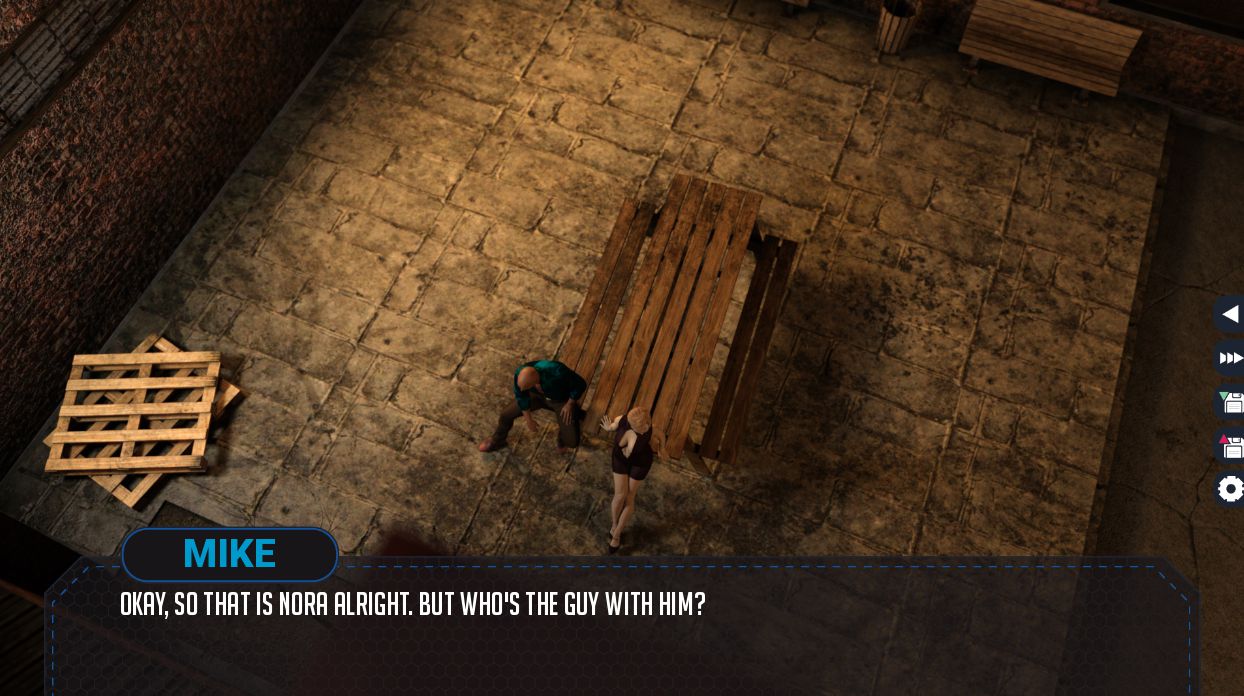Open save via the green-arrow floppy icon
The image size is (1244, 696).
[x=1231, y=402]
